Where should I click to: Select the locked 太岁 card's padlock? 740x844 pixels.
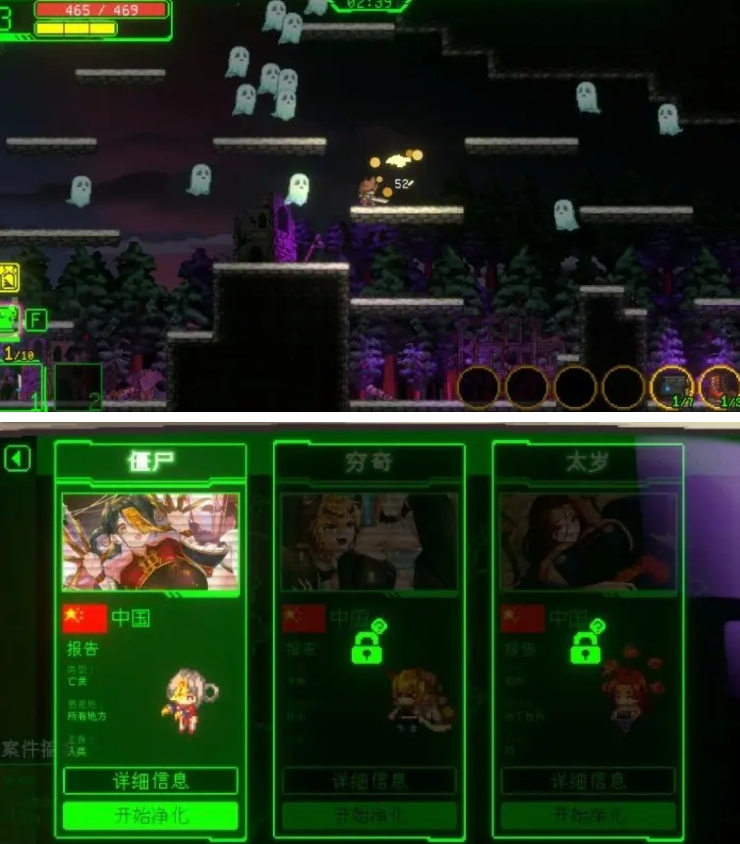pyautogui.click(x=587, y=647)
